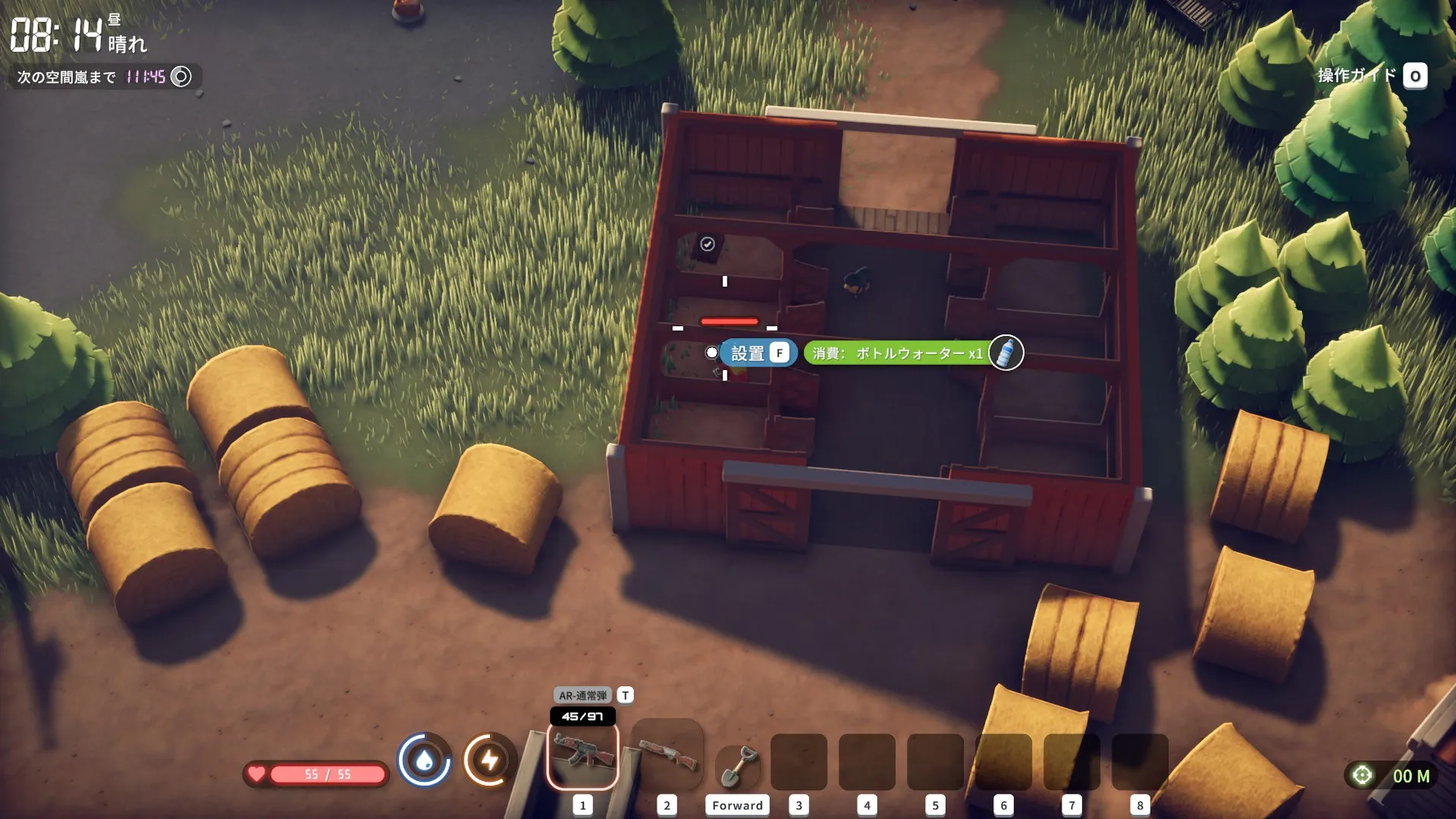Click the crosshair distance tracker icon
Viewport: 1456px width, 819px height.
coord(1362,775)
